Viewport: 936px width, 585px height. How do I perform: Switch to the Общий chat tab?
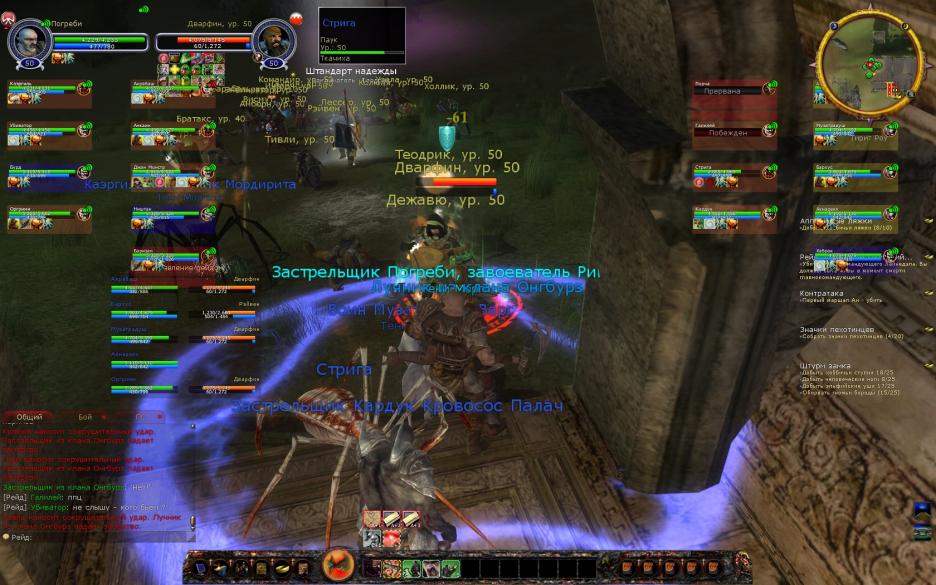tap(30, 417)
